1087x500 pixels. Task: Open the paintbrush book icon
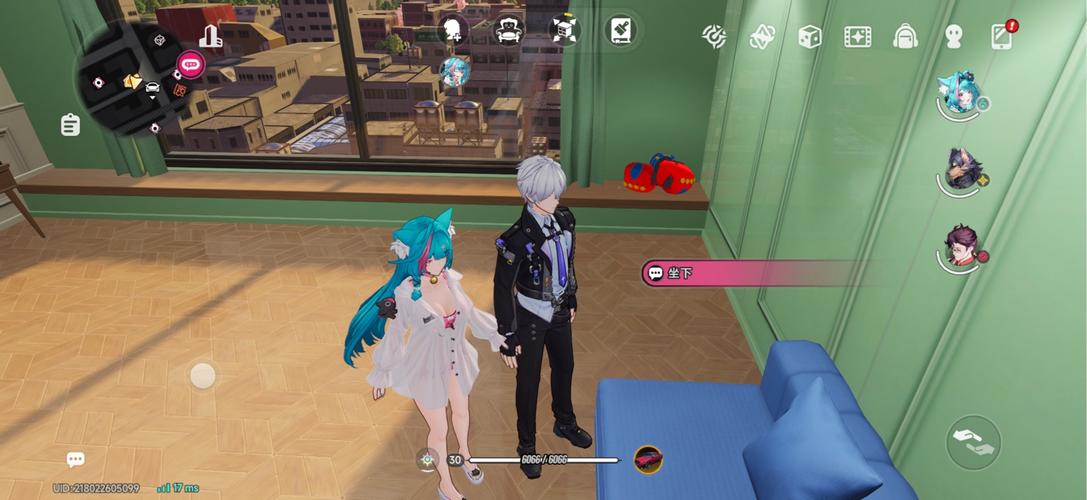(x=621, y=30)
